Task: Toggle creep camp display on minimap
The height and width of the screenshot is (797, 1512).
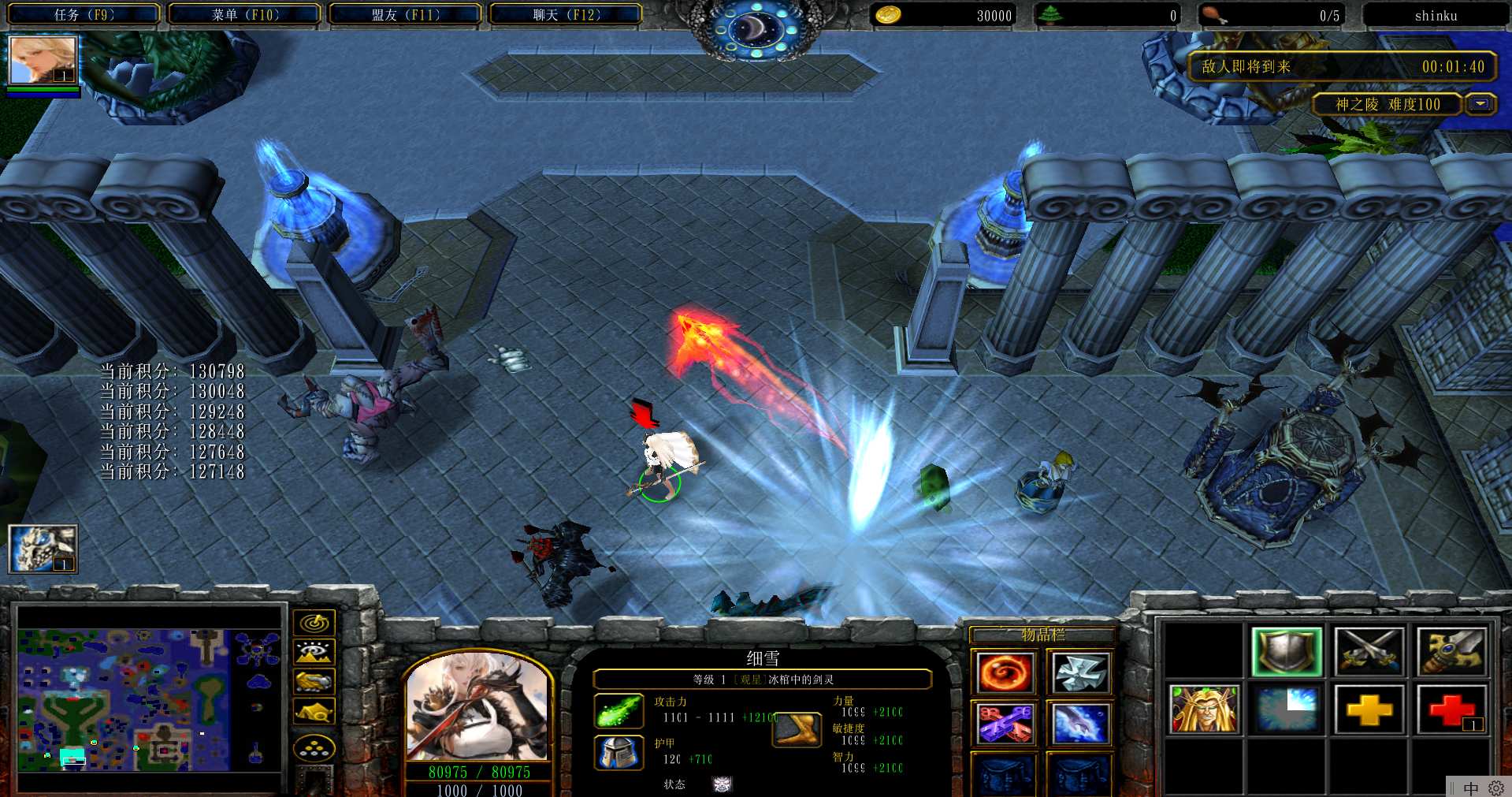Action: pos(314,711)
